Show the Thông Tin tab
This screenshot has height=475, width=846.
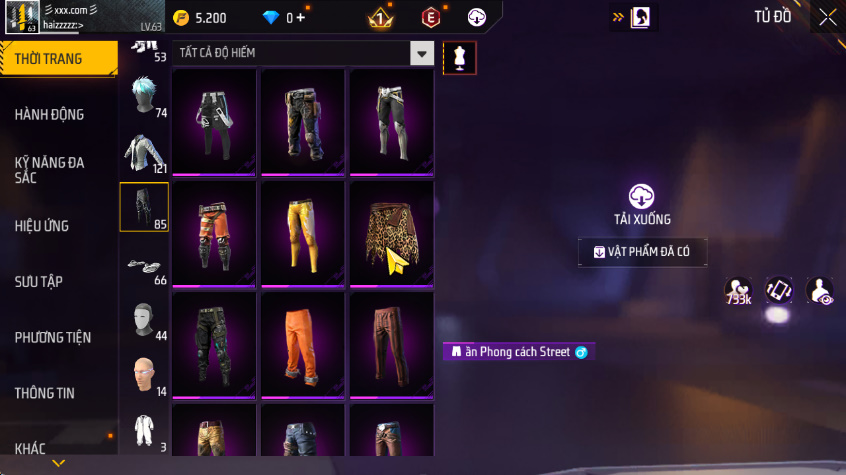pos(45,393)
